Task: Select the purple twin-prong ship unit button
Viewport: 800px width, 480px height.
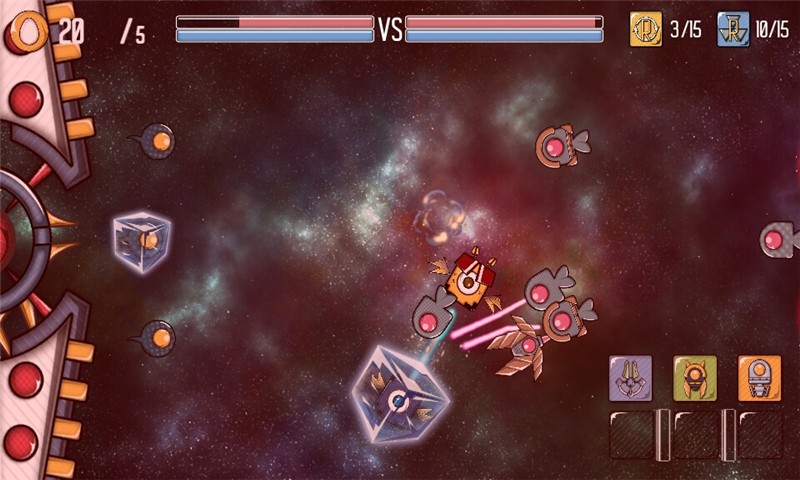Action: 631,378
